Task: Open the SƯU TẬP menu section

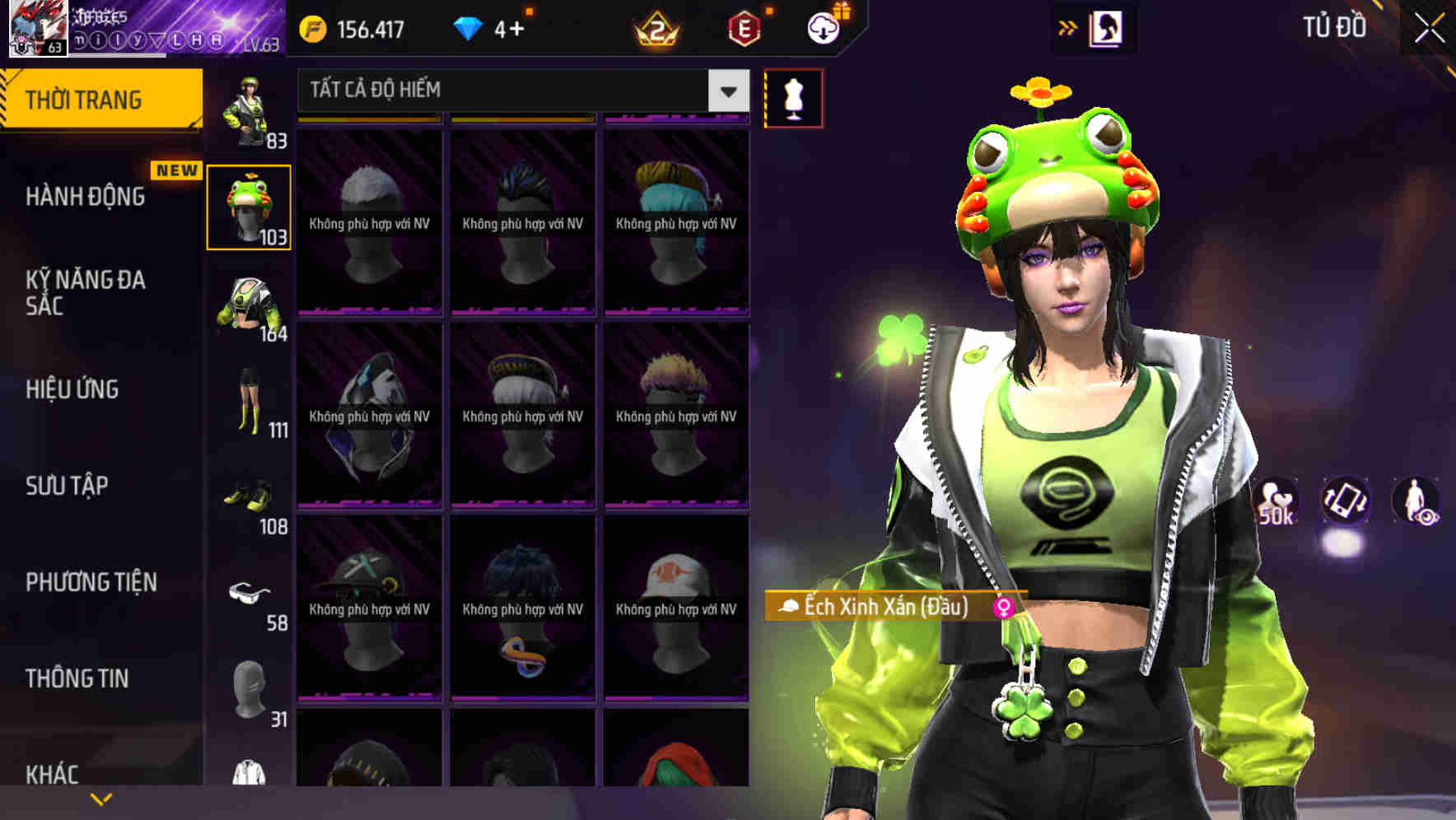Action: 66,486
